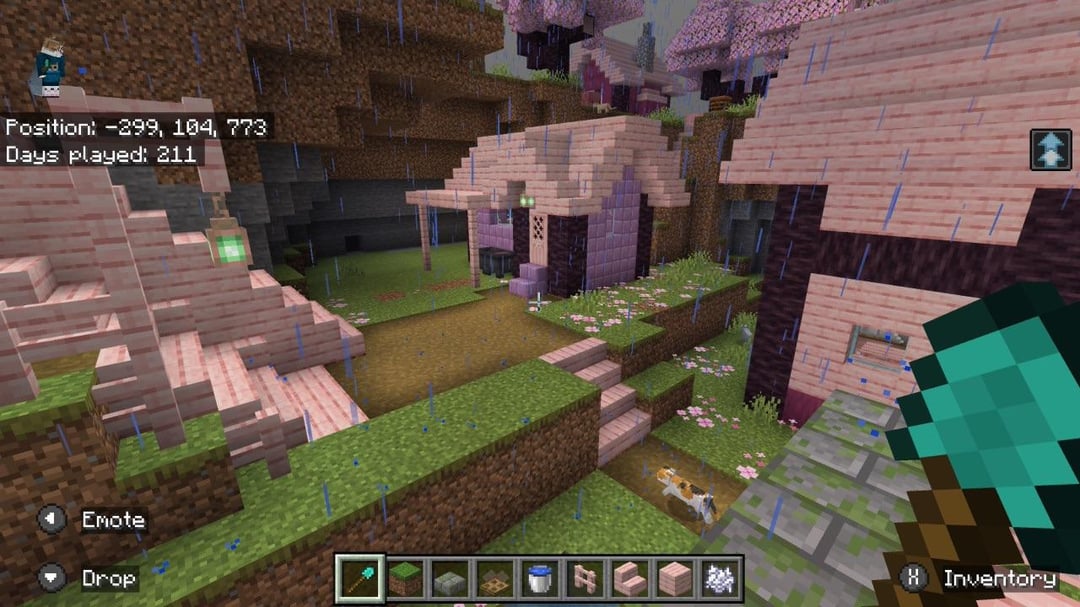Viewport: 1080px width, 607px height.
Task: Switch to the pink cherry fence slot
Action: coord(585,579)
